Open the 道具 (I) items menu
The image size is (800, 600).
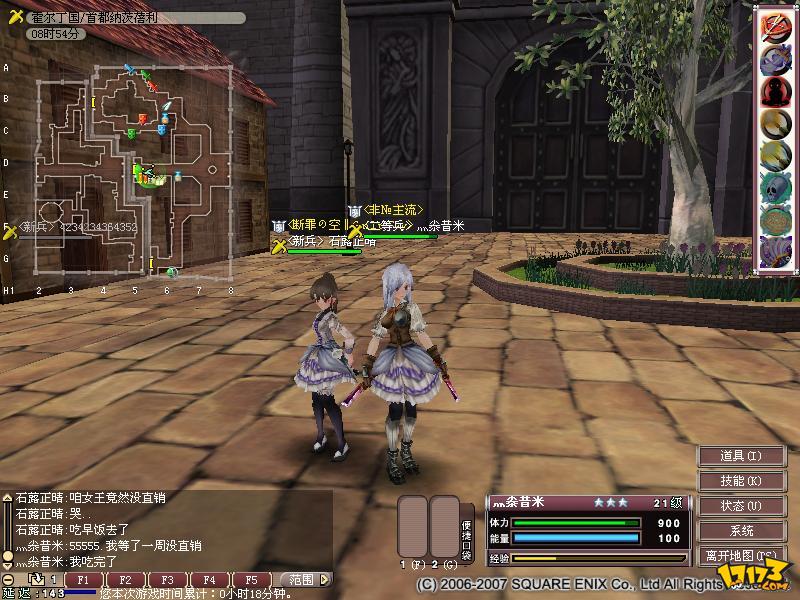click(x=741, y=456)
